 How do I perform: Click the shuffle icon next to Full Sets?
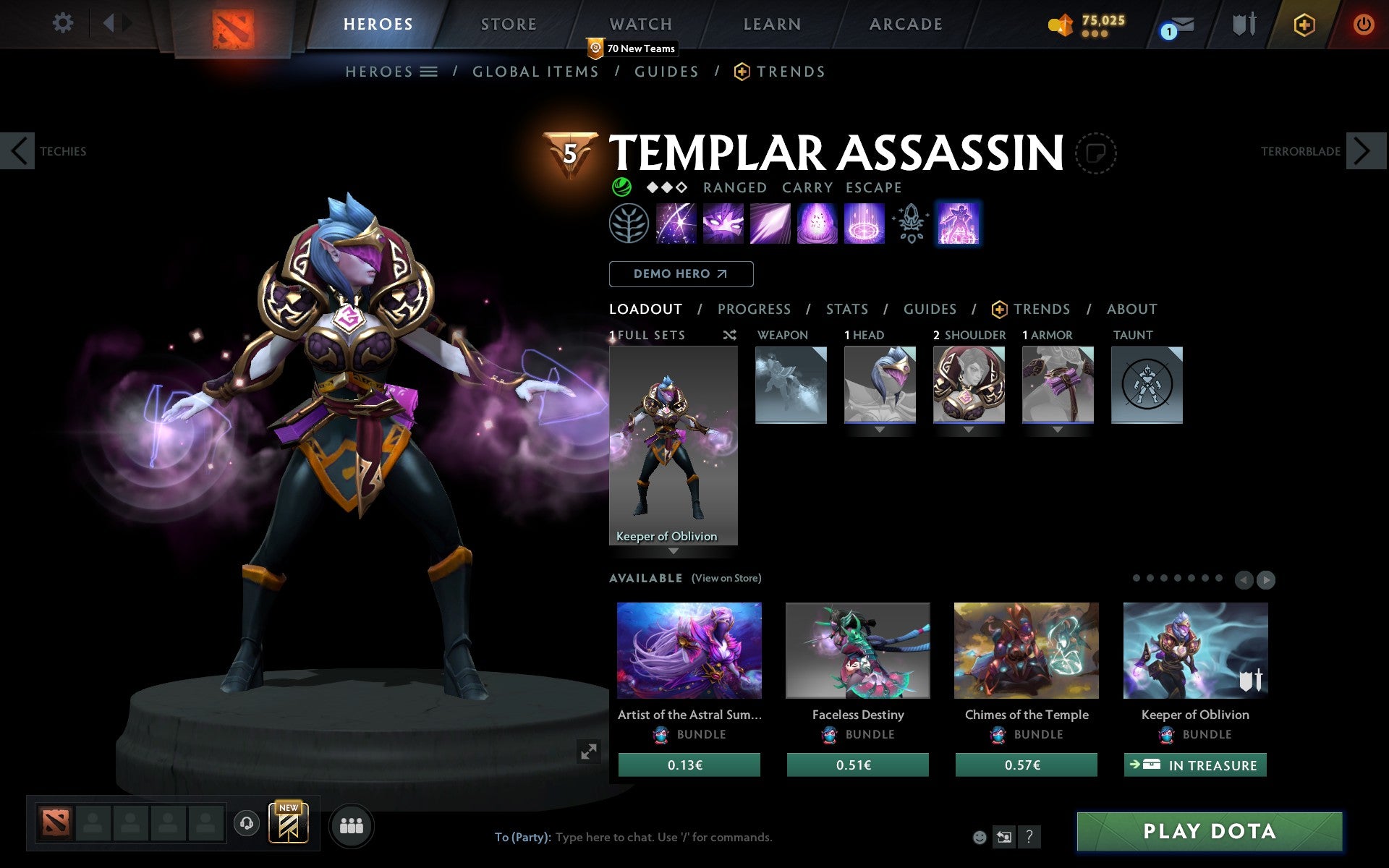[729, 335]
